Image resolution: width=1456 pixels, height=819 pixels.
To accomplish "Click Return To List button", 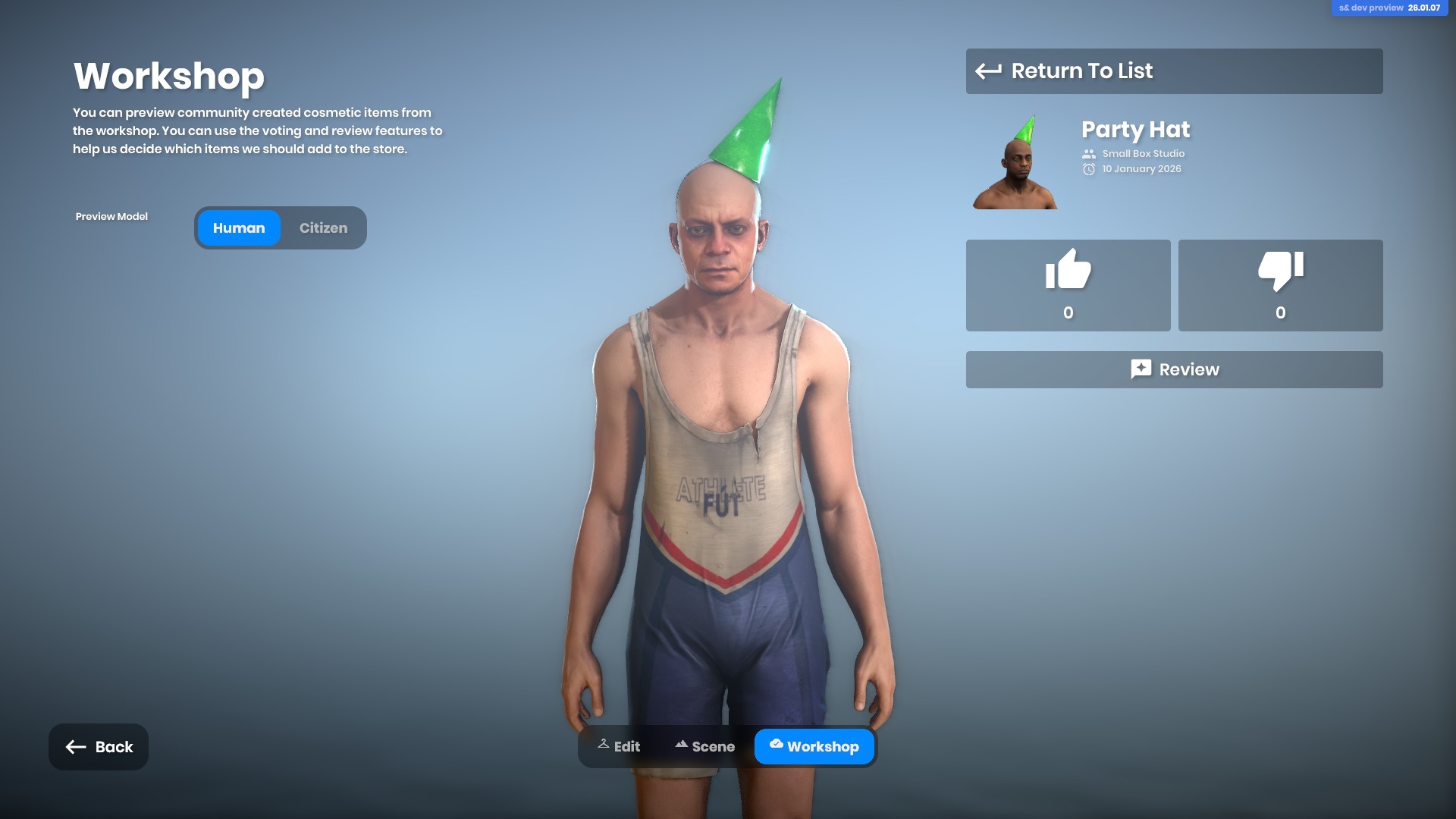I will click(1173, 71).
